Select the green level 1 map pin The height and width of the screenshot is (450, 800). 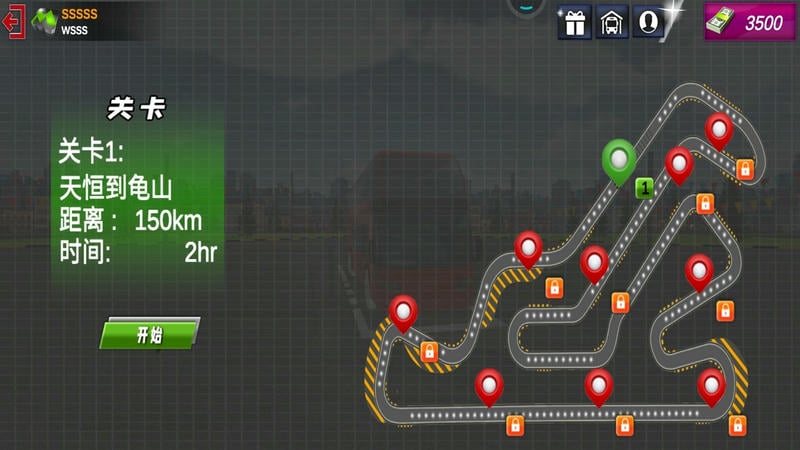click(619, 160)
